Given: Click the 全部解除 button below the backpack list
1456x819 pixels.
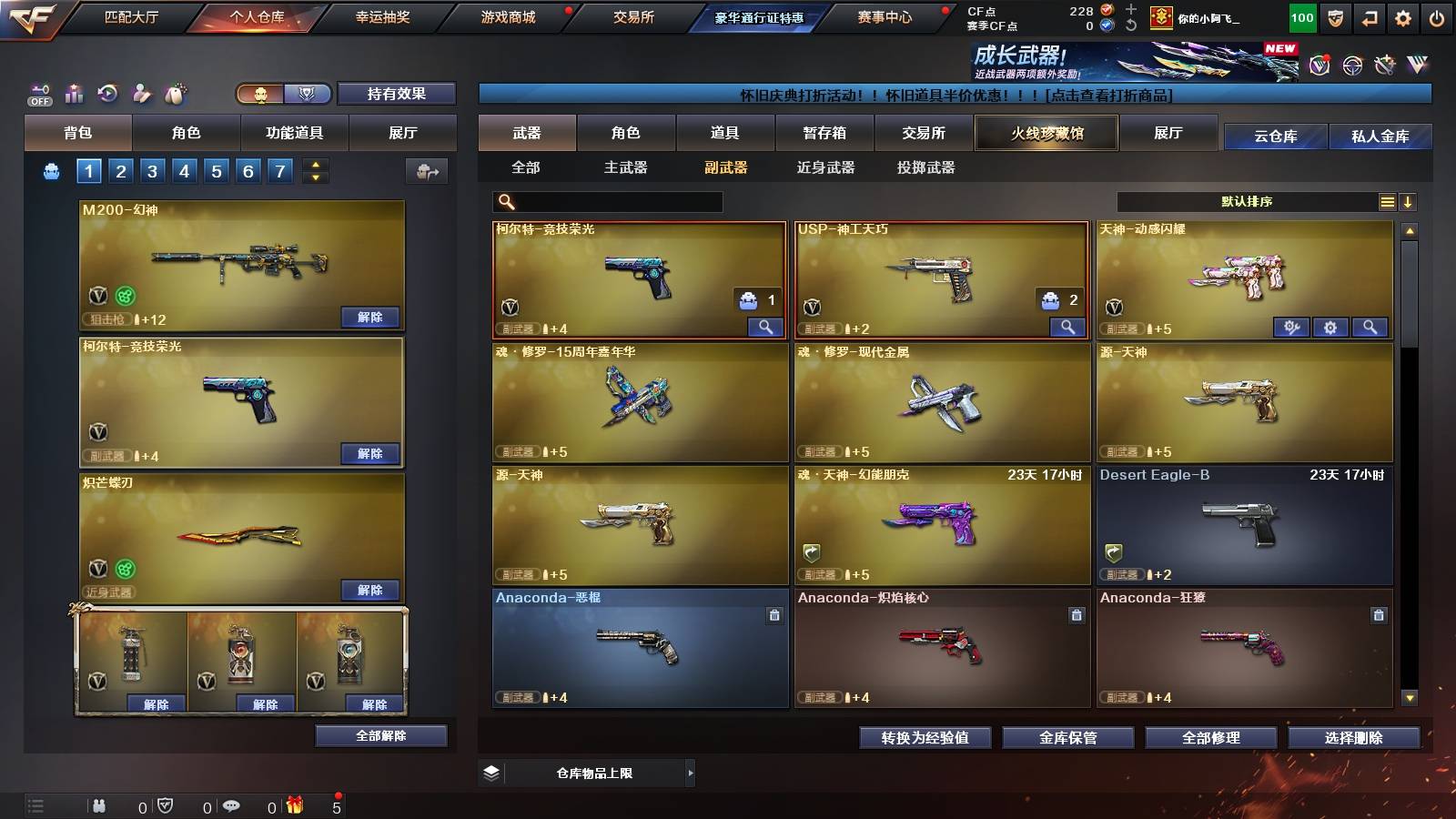Looking at the screenshot, I should pyautogui.click(x=380, y=735).
